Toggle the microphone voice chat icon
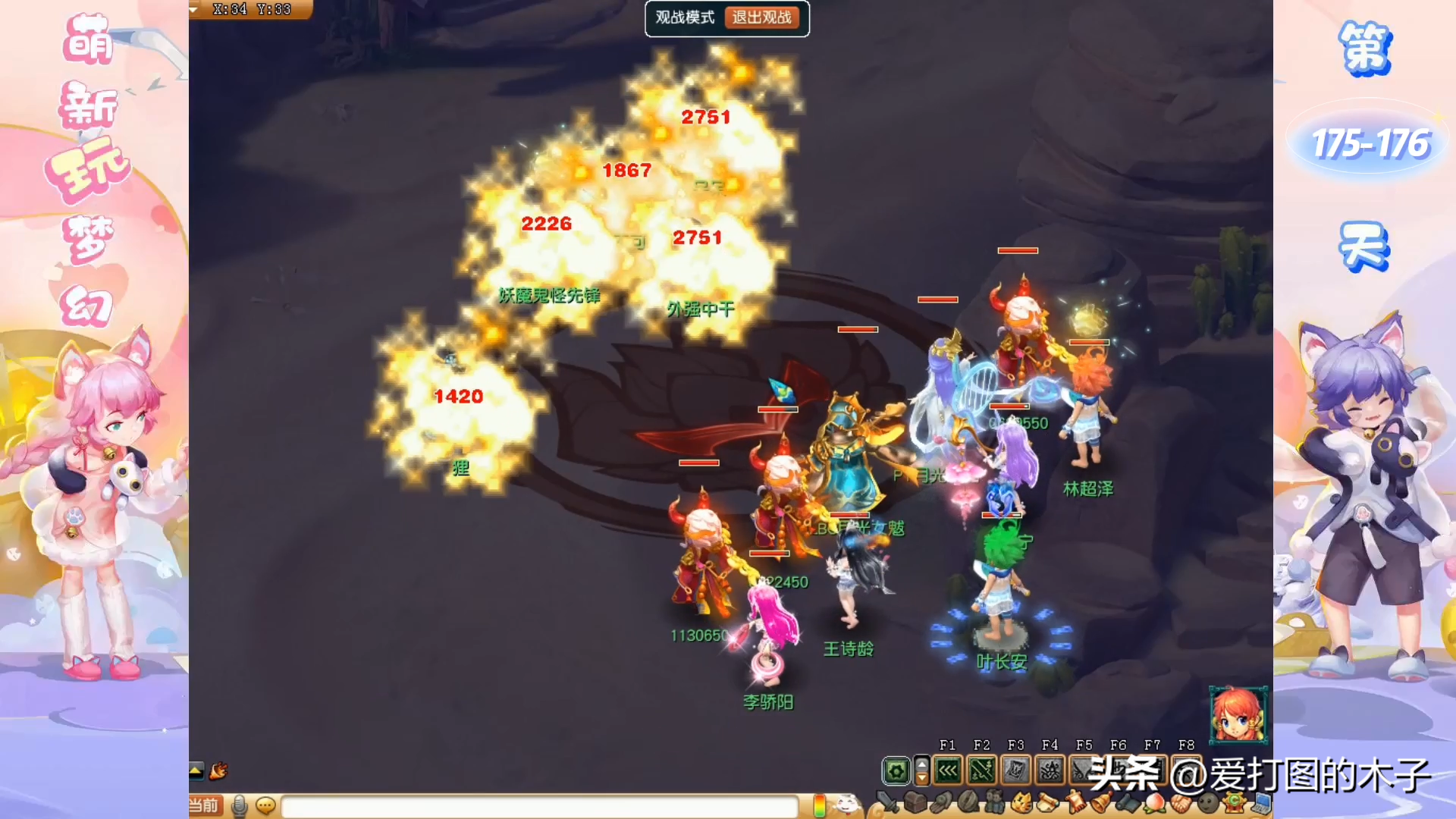Image resolution: width=1456 pixels, height=819 pixels. [240, 805]
